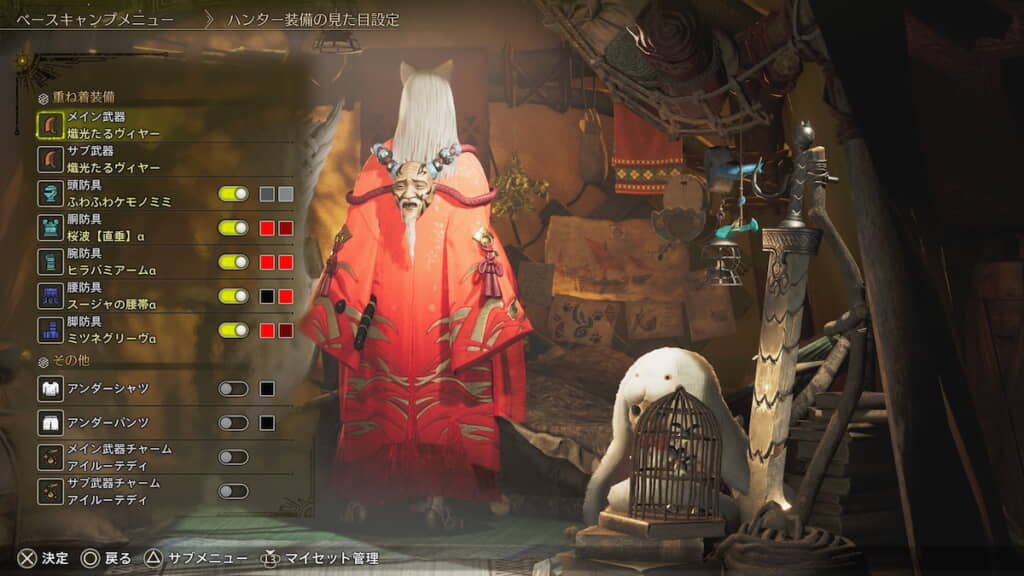Choose the 胴防具 桜波 entry
1024x576 pixels.
pos(110,228)
